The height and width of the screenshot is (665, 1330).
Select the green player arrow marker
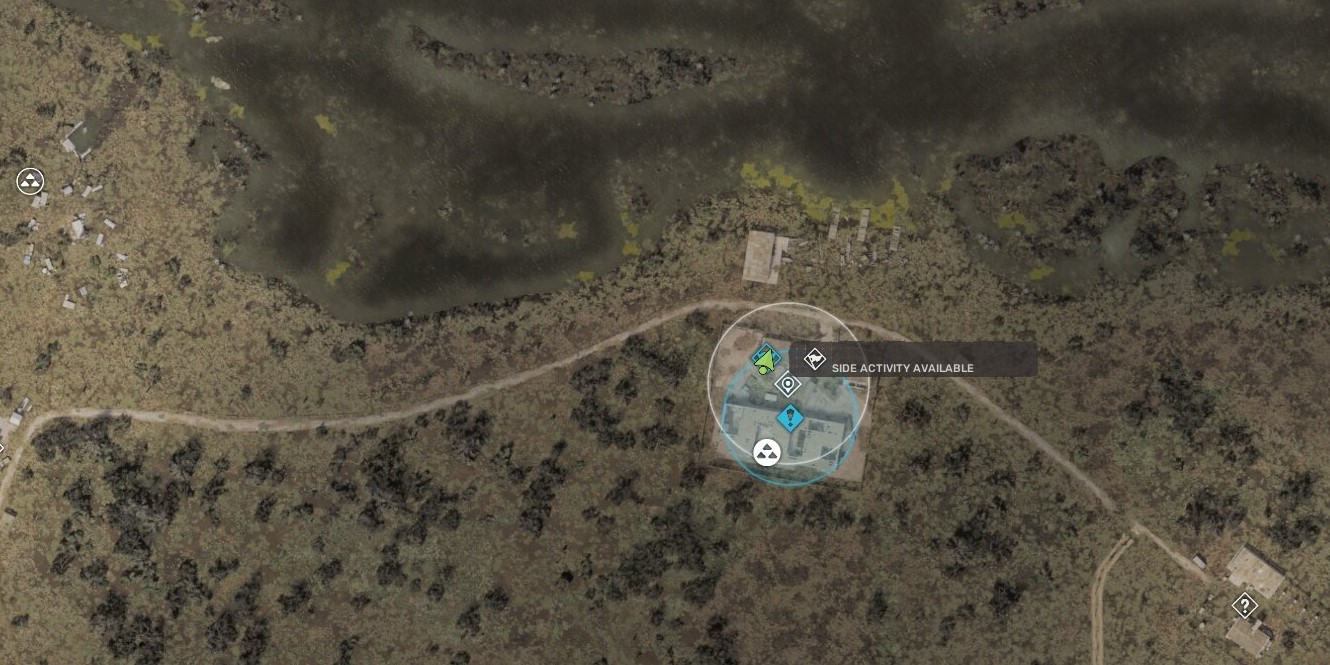click(764, 360)
